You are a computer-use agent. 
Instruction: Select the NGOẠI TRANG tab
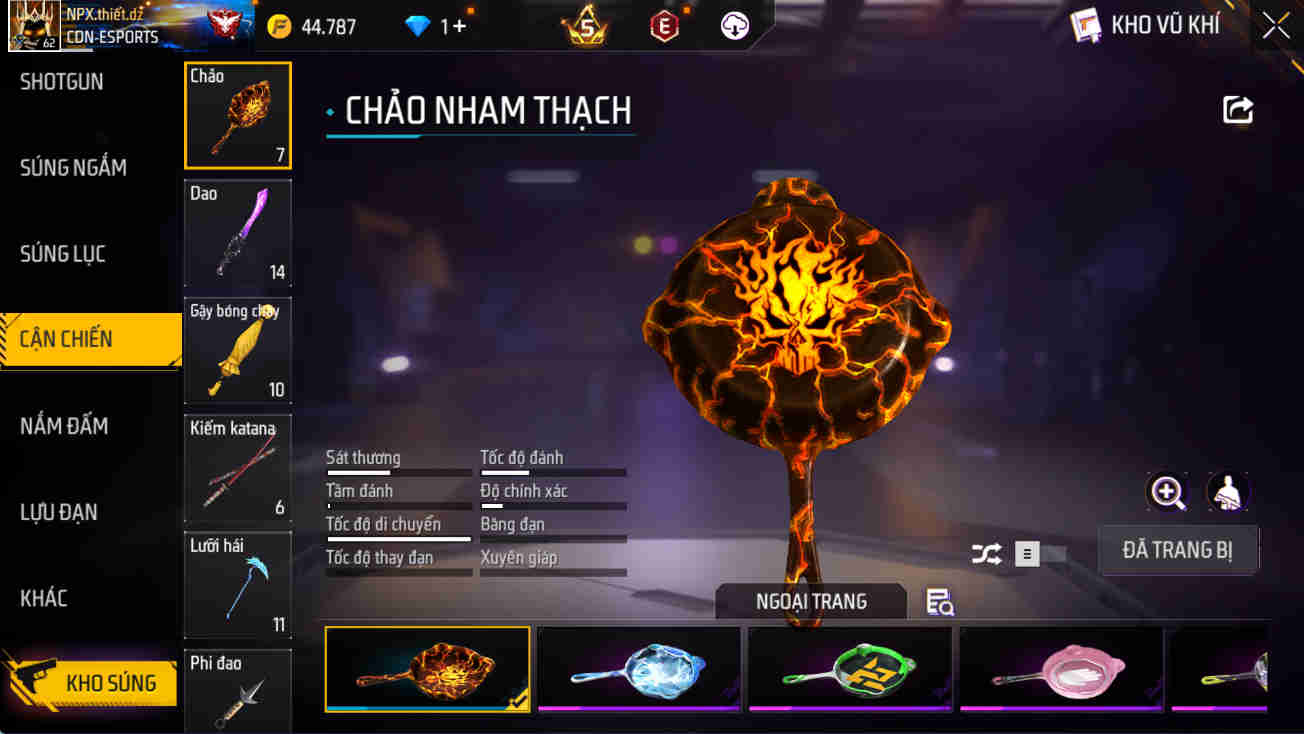tap(812, 601)
